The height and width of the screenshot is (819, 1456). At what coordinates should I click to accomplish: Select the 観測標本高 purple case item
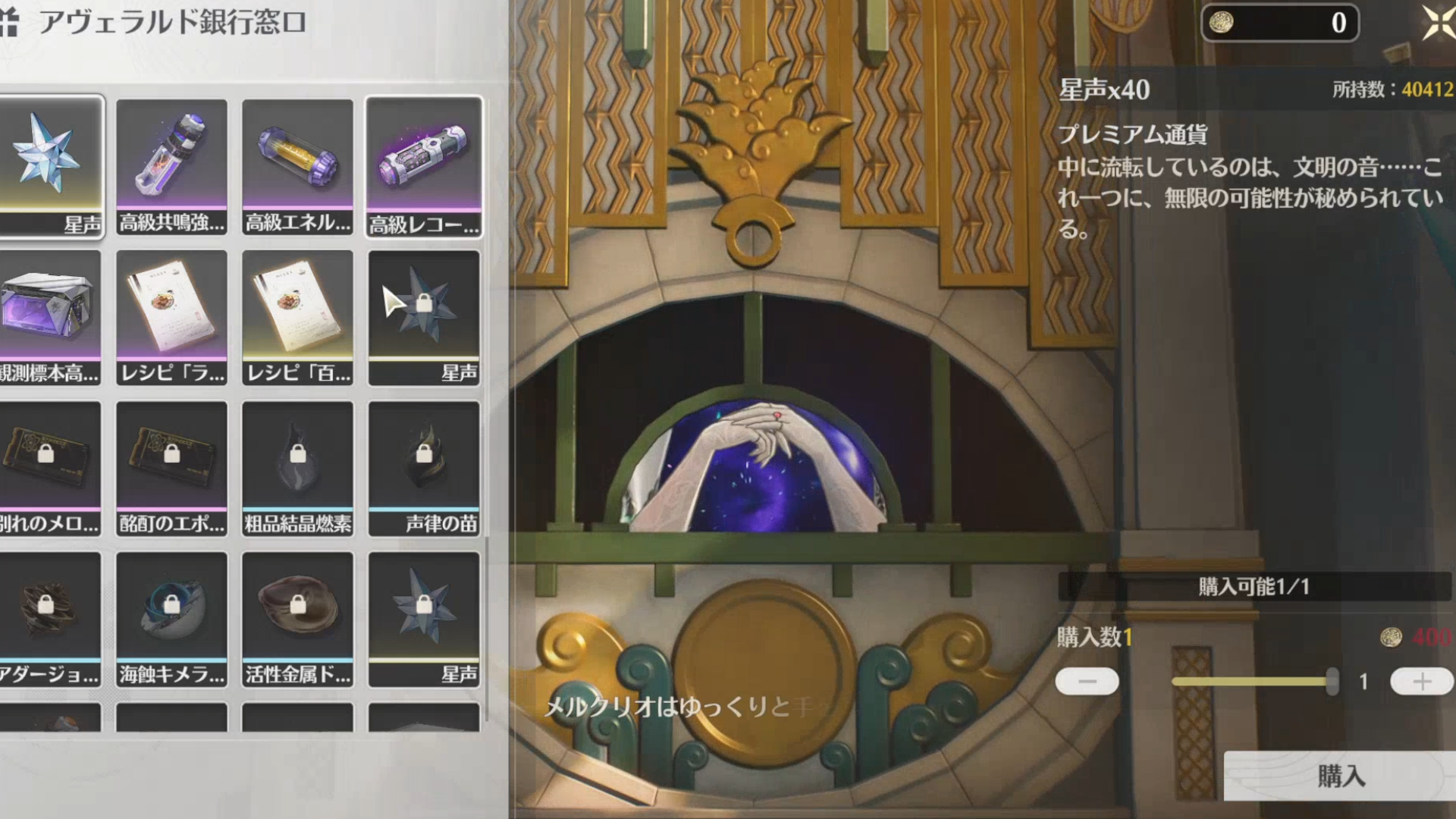pyautogui.click(x=50, y=317)
